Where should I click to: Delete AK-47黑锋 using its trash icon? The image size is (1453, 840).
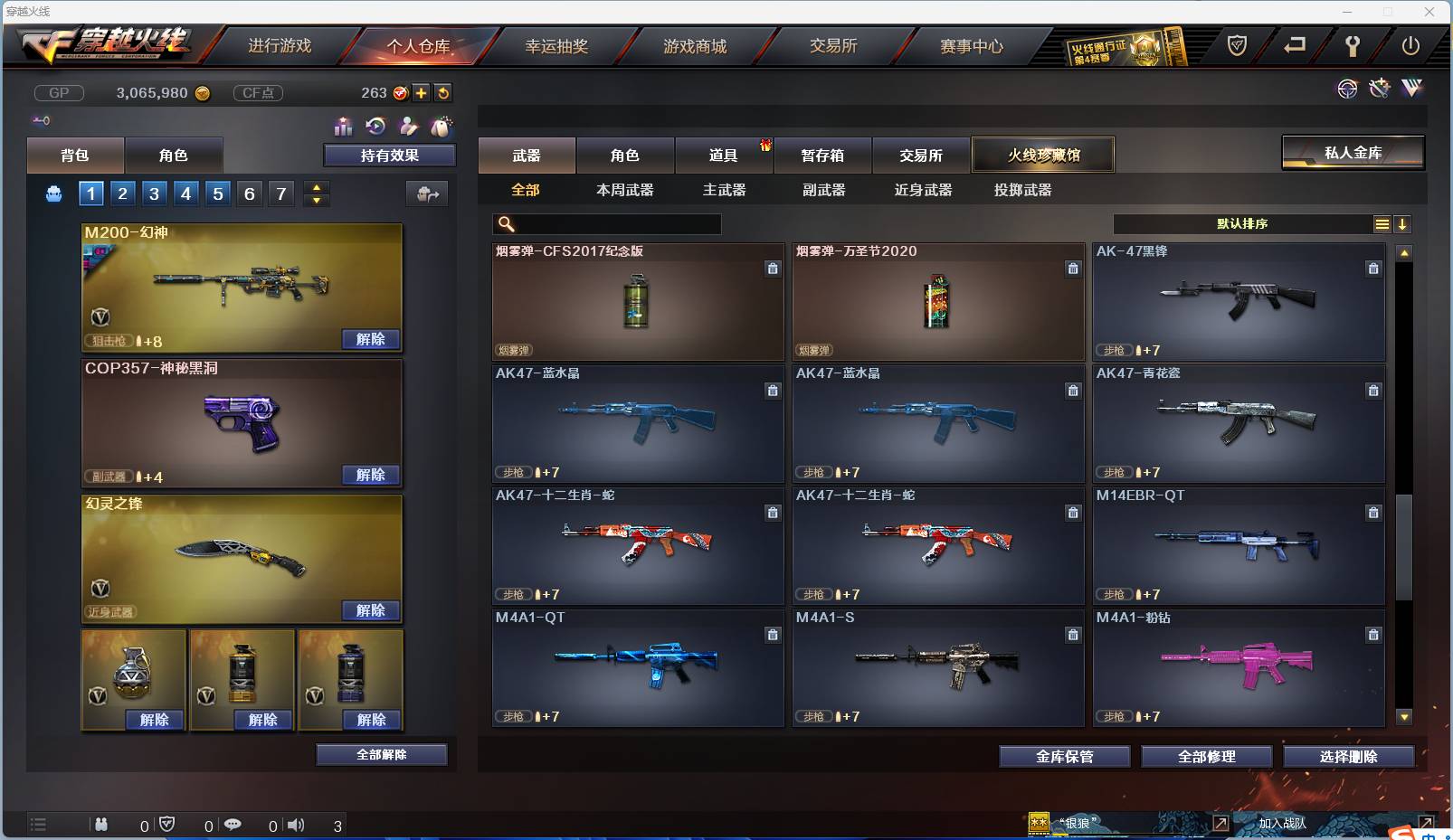click(1373, 269)
